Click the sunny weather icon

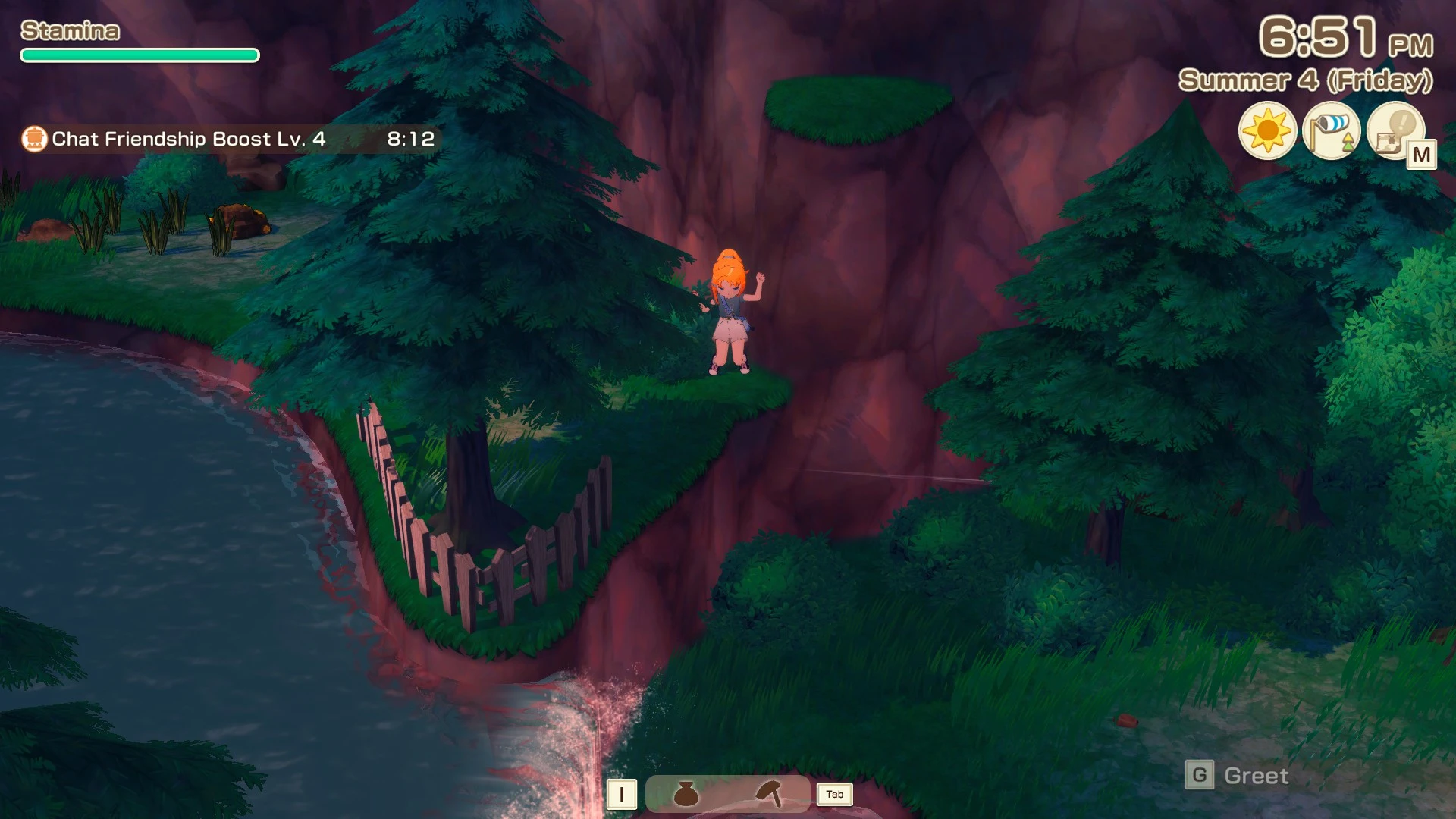(1267, 131)
